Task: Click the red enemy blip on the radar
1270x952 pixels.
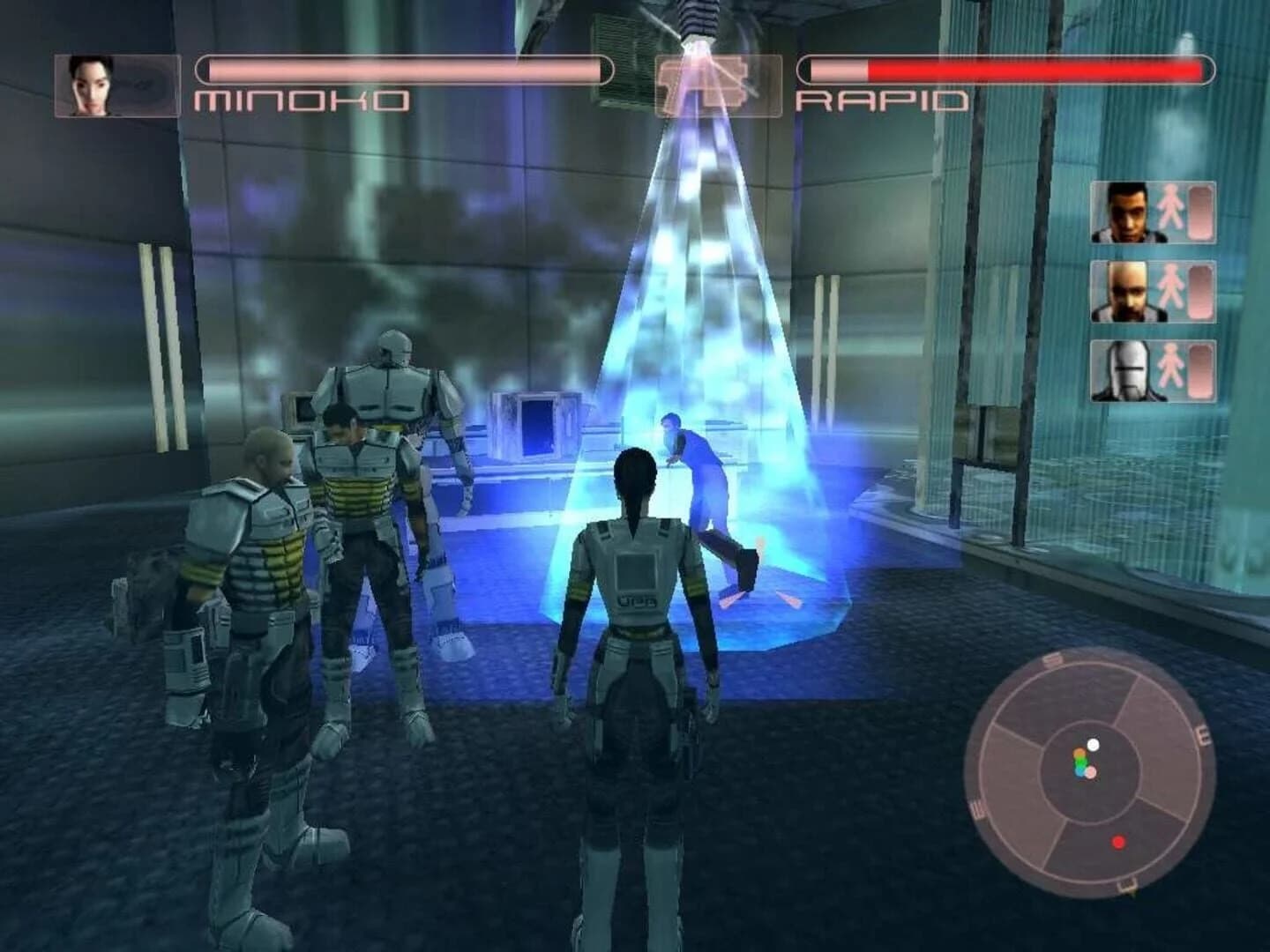Action: click(x=1118, y=842)
